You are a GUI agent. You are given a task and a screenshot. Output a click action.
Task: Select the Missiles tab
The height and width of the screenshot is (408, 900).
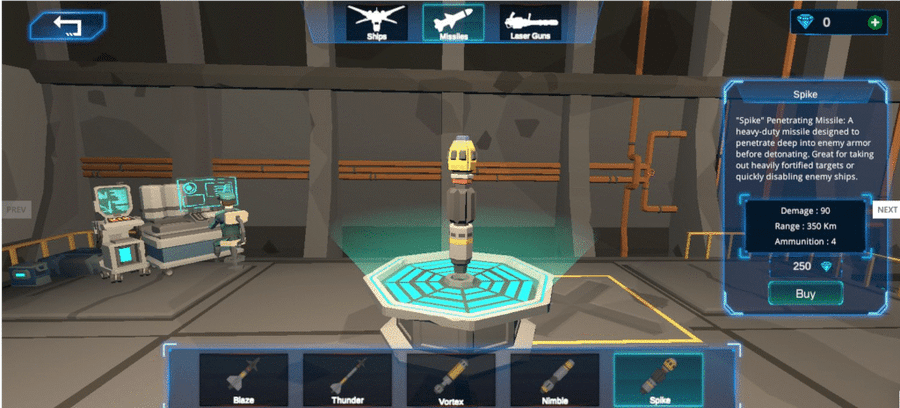(453, 22)
